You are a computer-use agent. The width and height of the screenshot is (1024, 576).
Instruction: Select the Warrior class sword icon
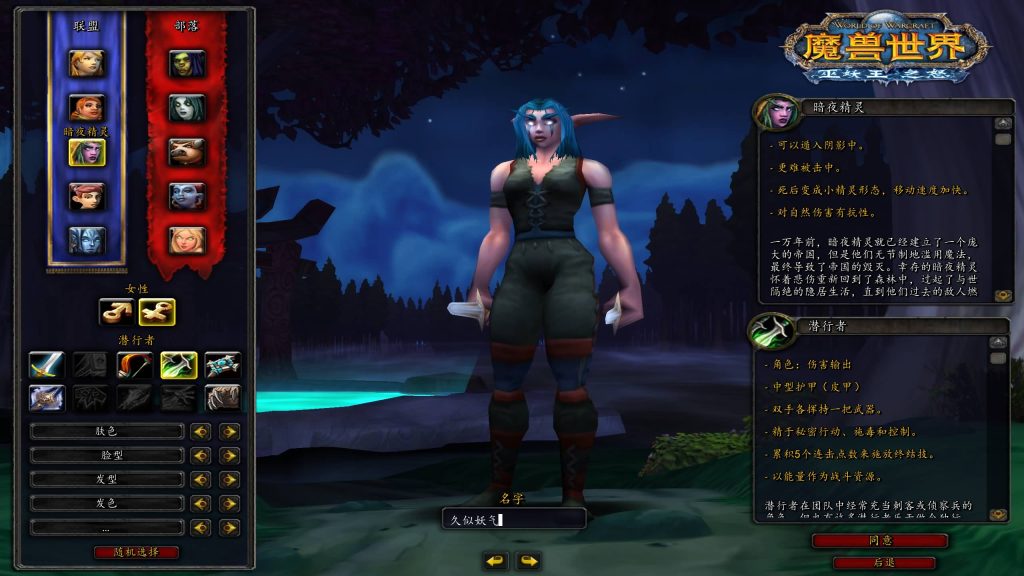tap(47, 365)
